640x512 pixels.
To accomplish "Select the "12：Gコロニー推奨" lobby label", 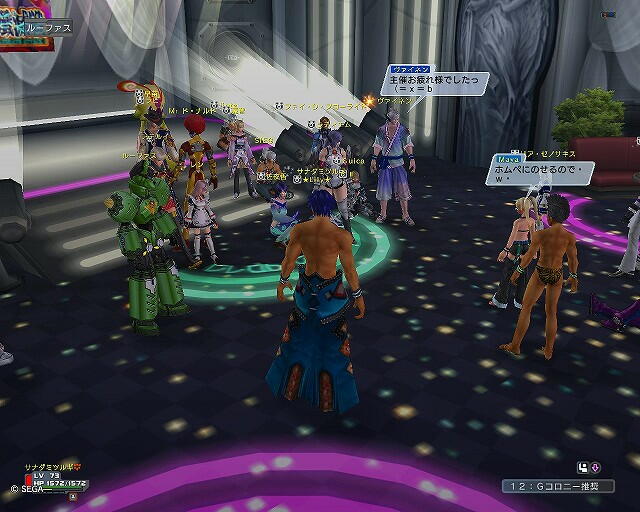I will pos(558,485).
